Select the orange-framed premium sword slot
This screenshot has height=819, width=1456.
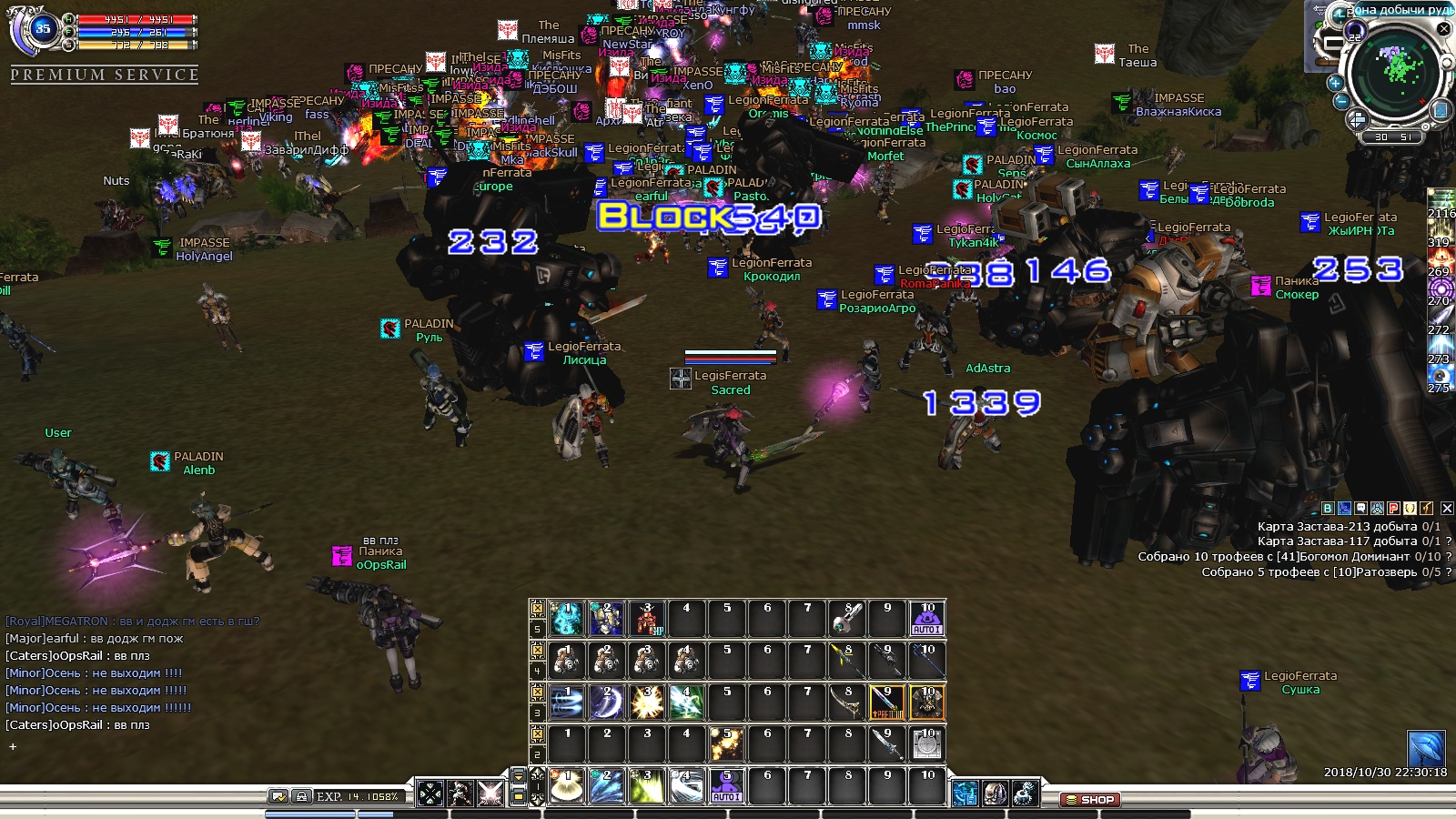[887, 703]
